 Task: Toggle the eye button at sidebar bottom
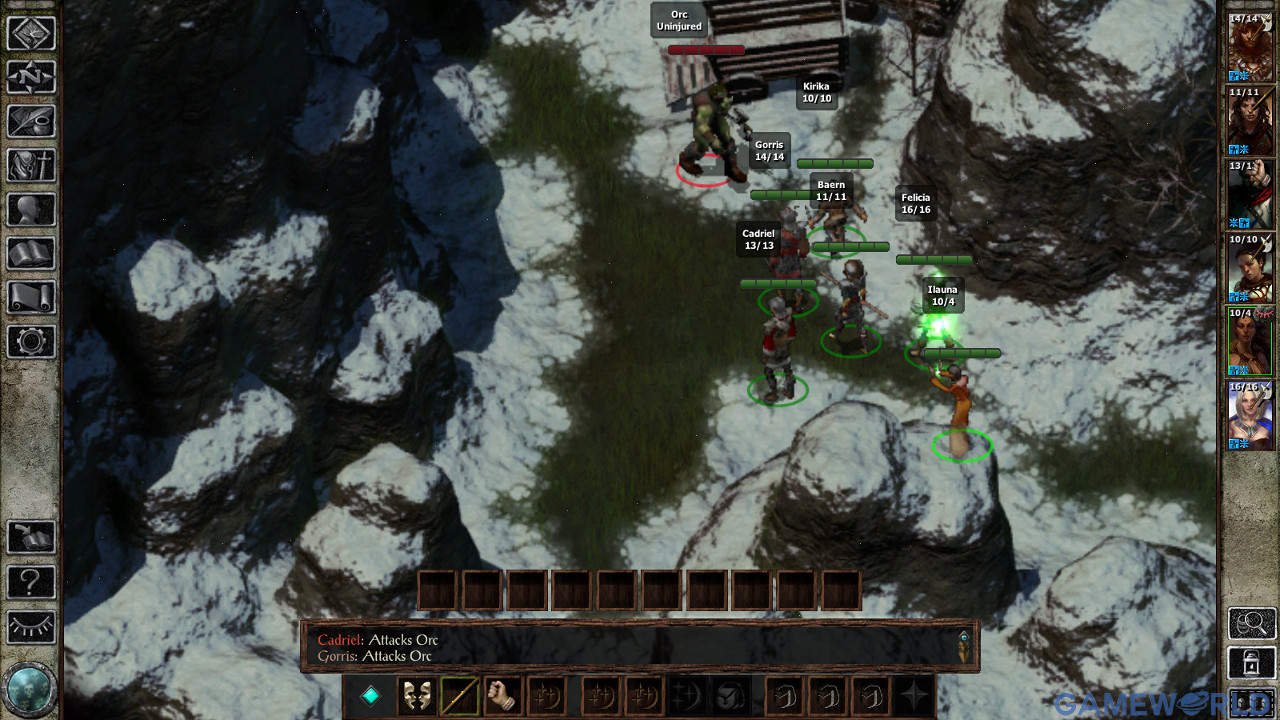[x=33, y=628]
